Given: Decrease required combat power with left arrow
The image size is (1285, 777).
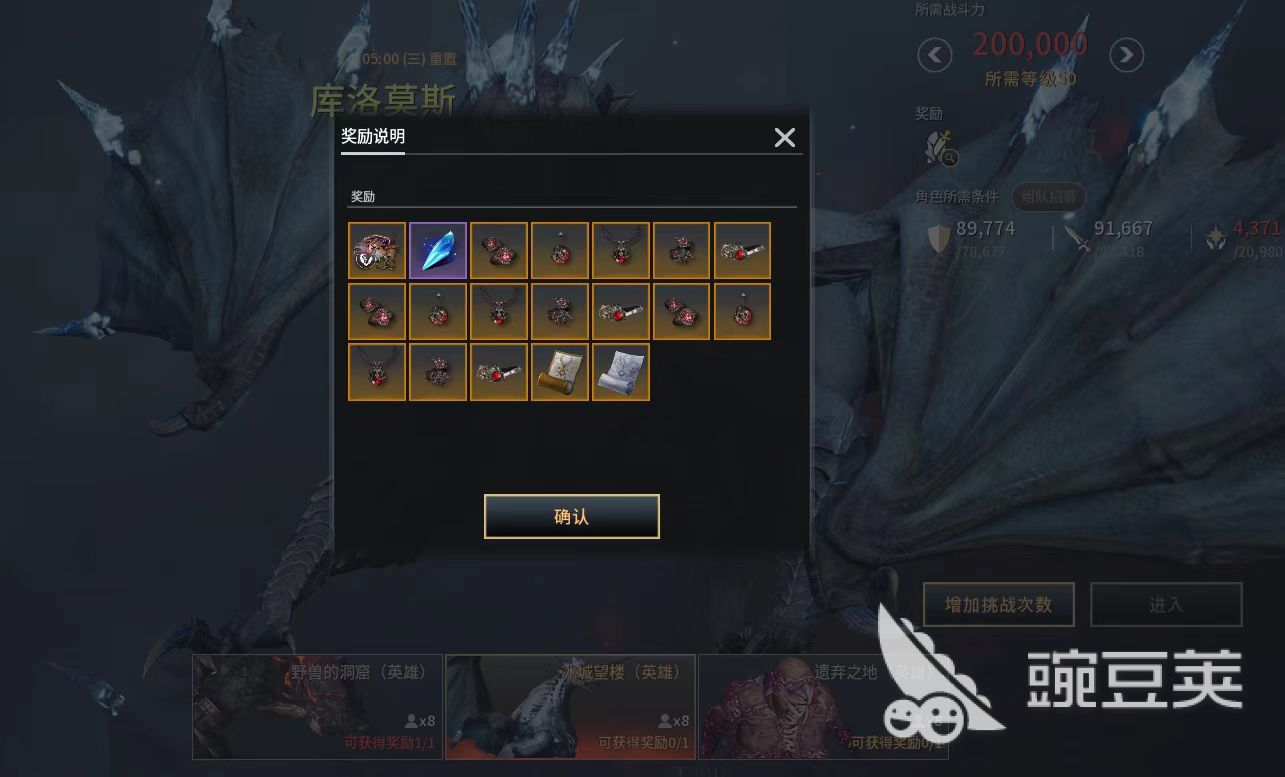Looking at the screenshot, I should click(934, 55).
